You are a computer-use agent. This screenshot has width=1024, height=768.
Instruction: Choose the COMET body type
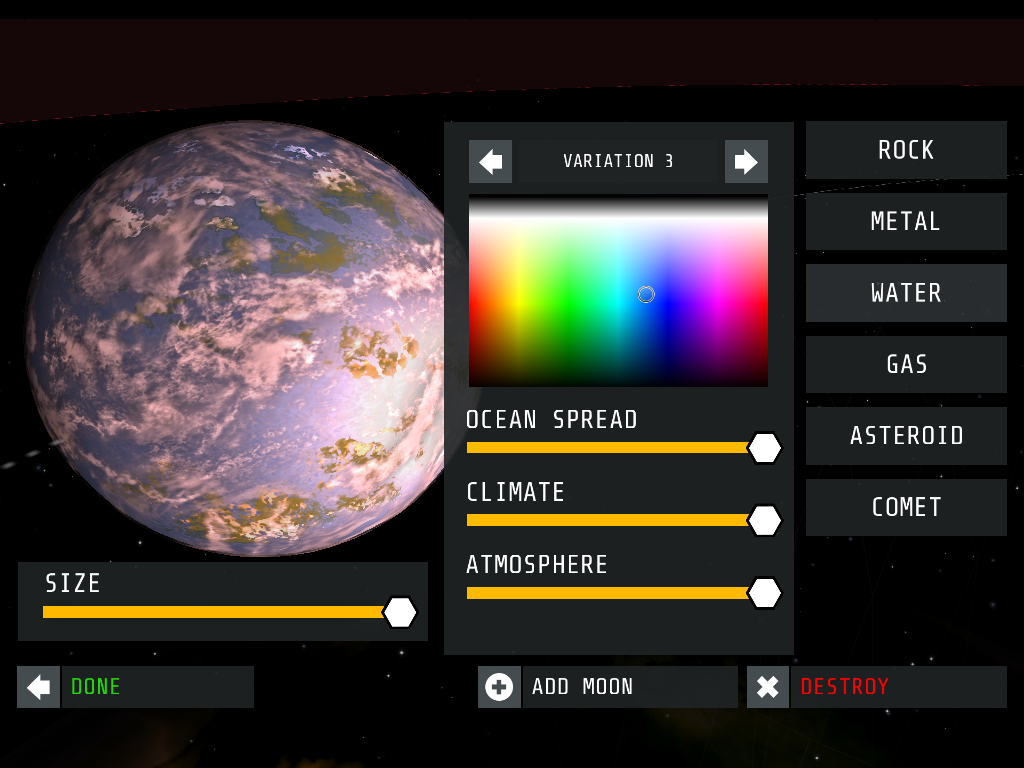[x=906, y=507]
